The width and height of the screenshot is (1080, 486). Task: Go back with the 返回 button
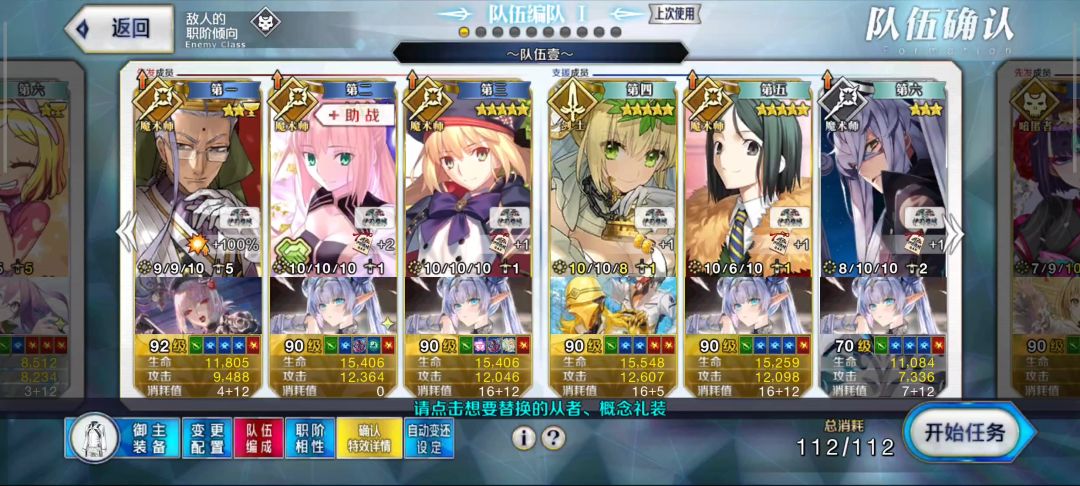[113, 28]
